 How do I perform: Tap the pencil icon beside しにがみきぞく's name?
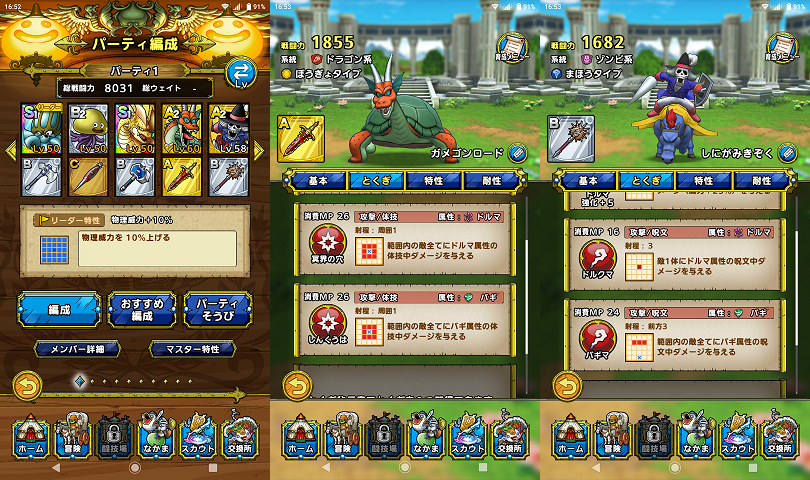787,153
